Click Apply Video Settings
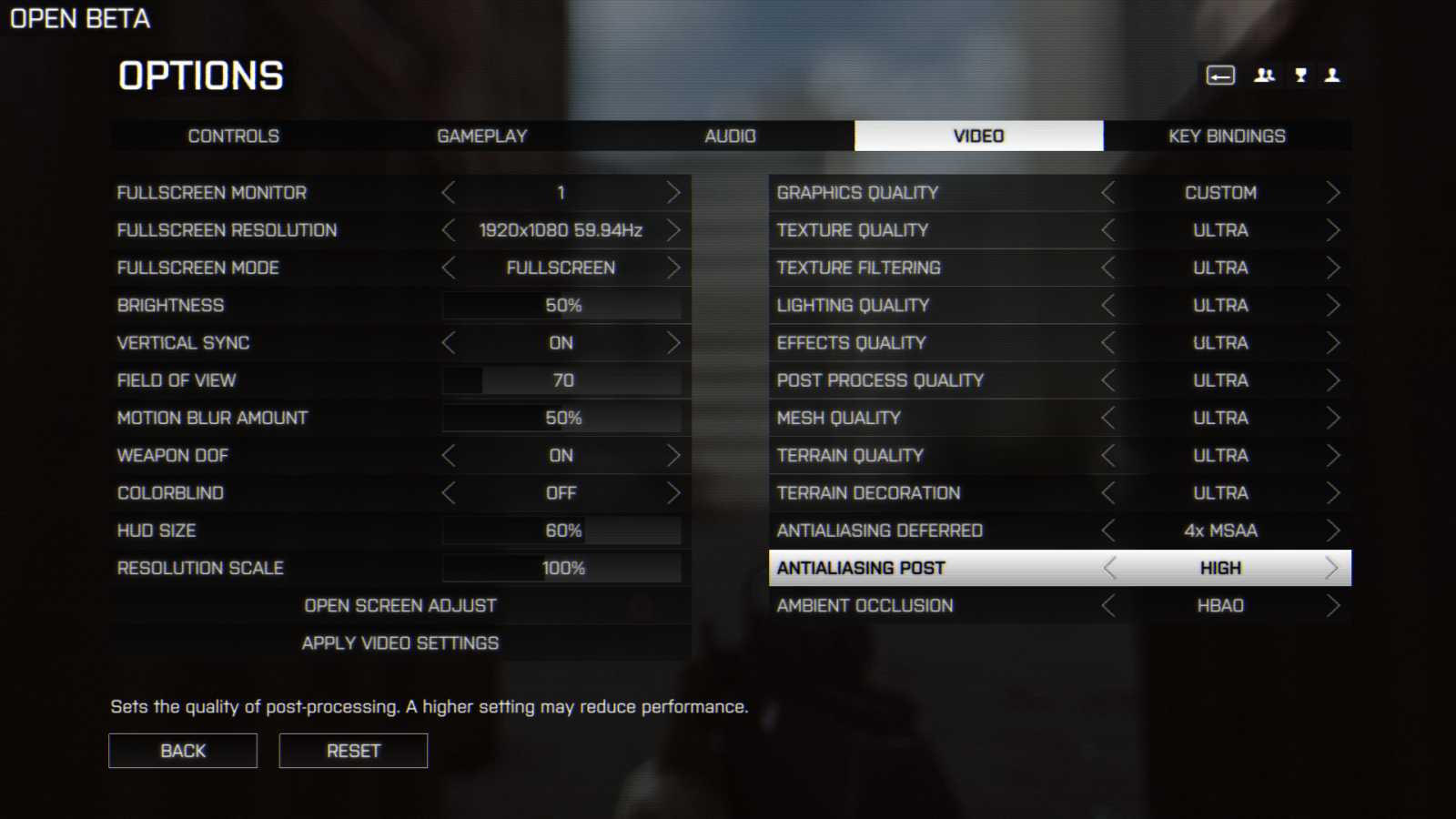The width and height of the screenshot is (1456, 819). 399,642
